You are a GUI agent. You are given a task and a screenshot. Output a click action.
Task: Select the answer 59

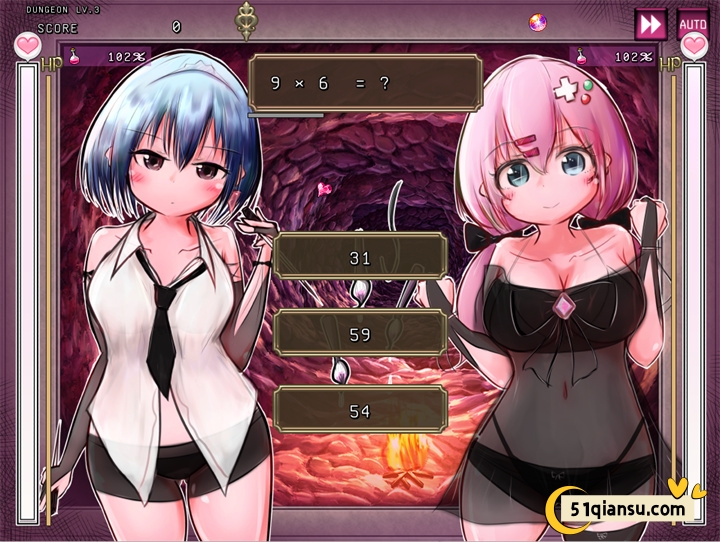click(x=360, y=334)
